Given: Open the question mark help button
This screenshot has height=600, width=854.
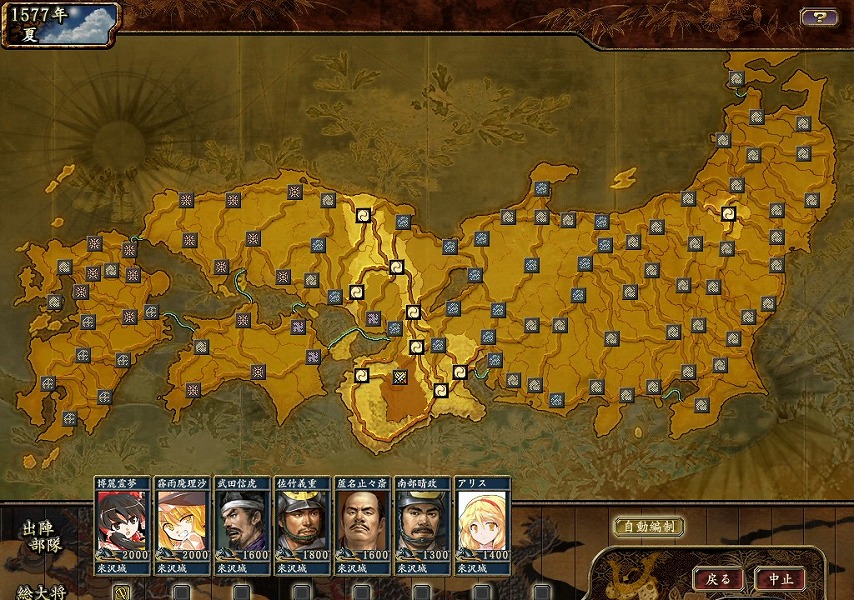Looking at the screenshot, I should 818,17.
